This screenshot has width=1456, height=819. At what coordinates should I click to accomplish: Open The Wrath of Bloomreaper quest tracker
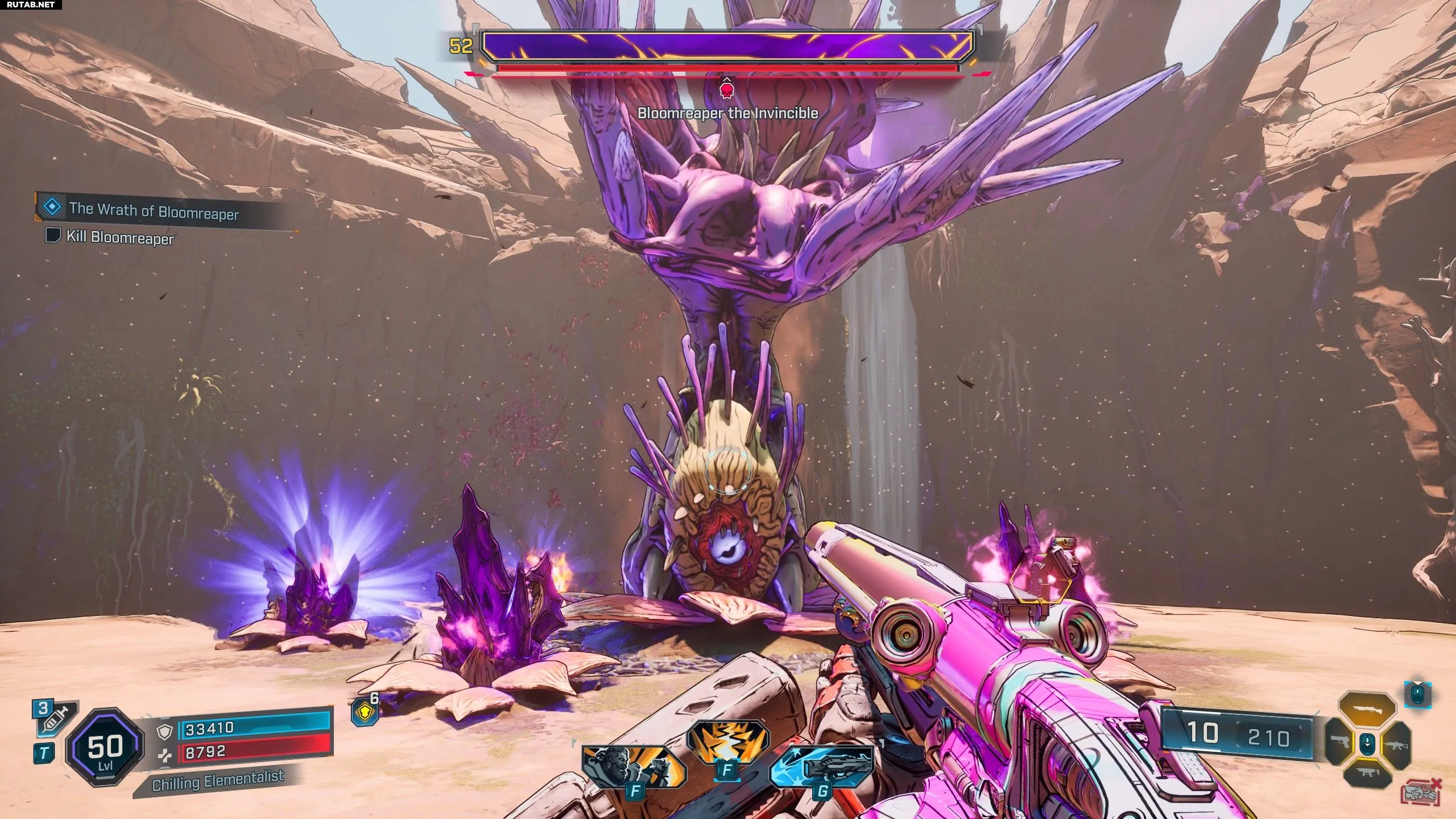coord(154,210)
